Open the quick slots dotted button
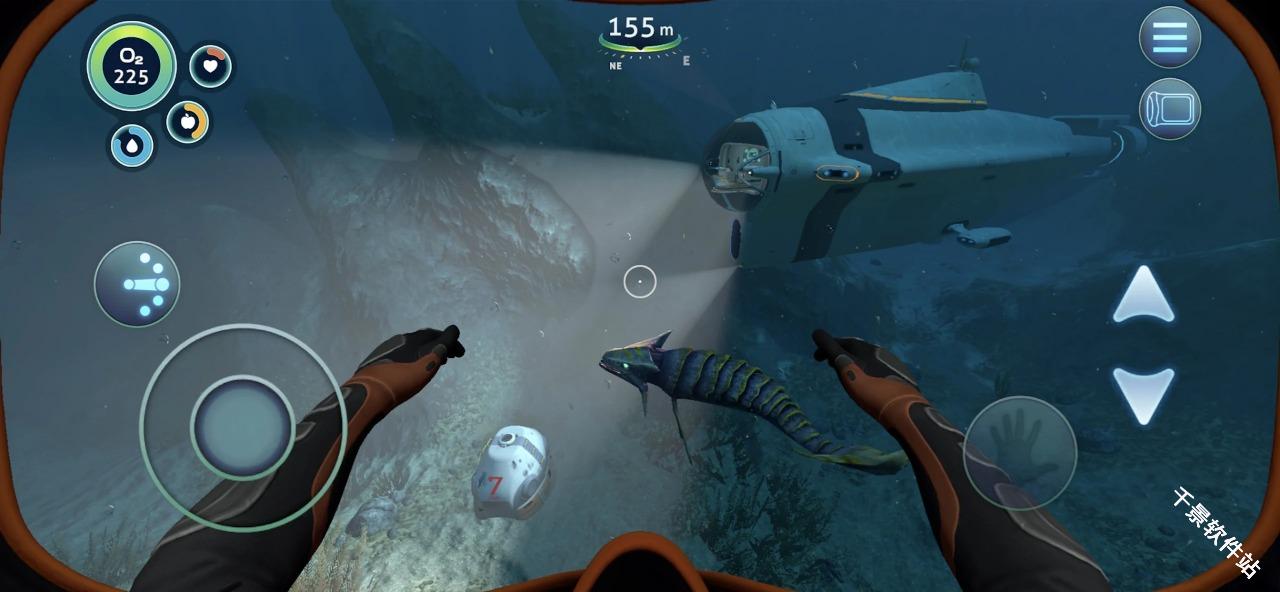Screen dimensions: 1280x592 coord(137,284)
